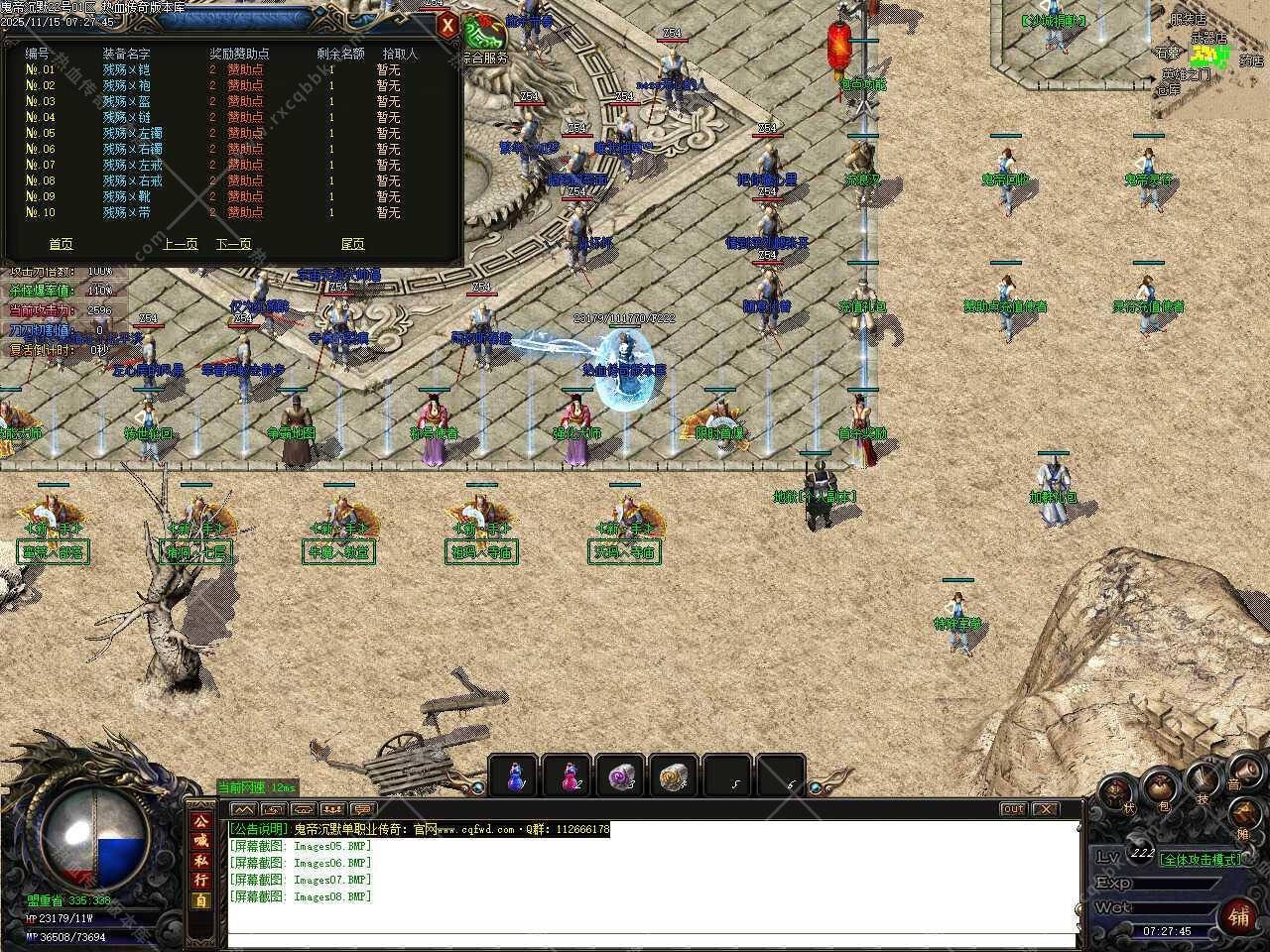Click the 'out' button above chat
The image size is (1270, 952).
tap(1013, 809)
